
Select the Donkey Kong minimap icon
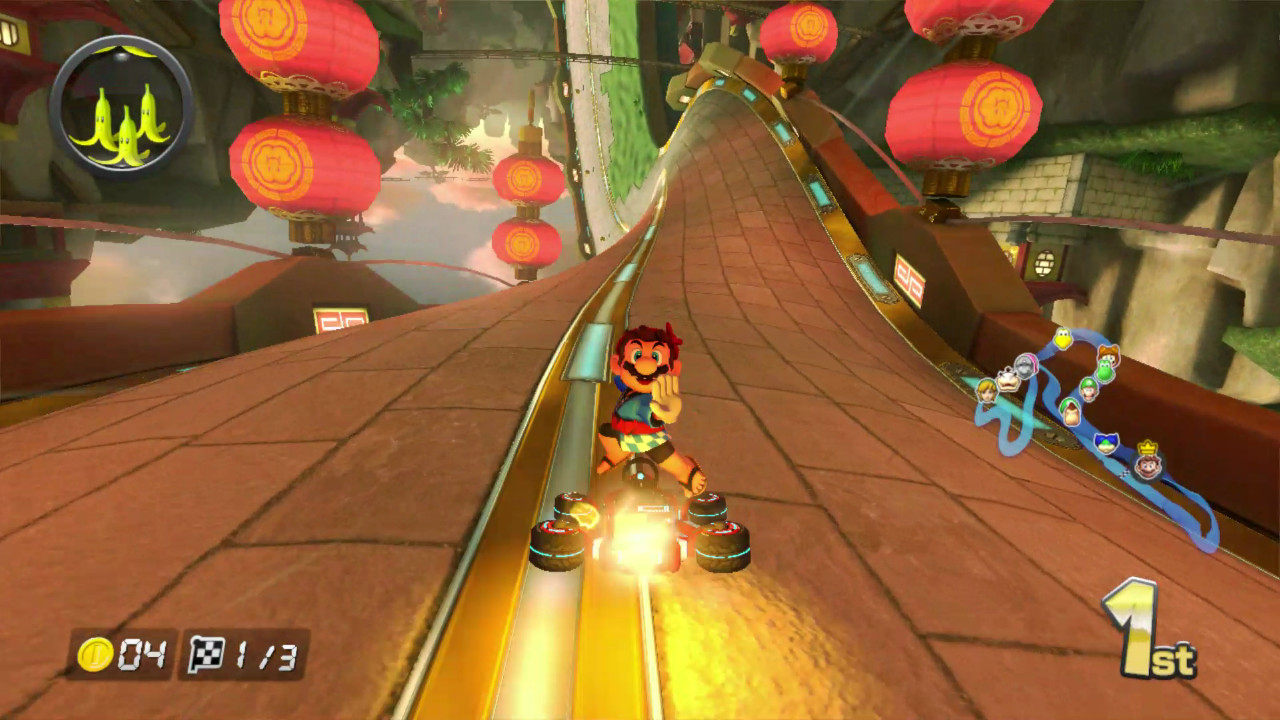pyautogui.click(x=1070, y=411)
